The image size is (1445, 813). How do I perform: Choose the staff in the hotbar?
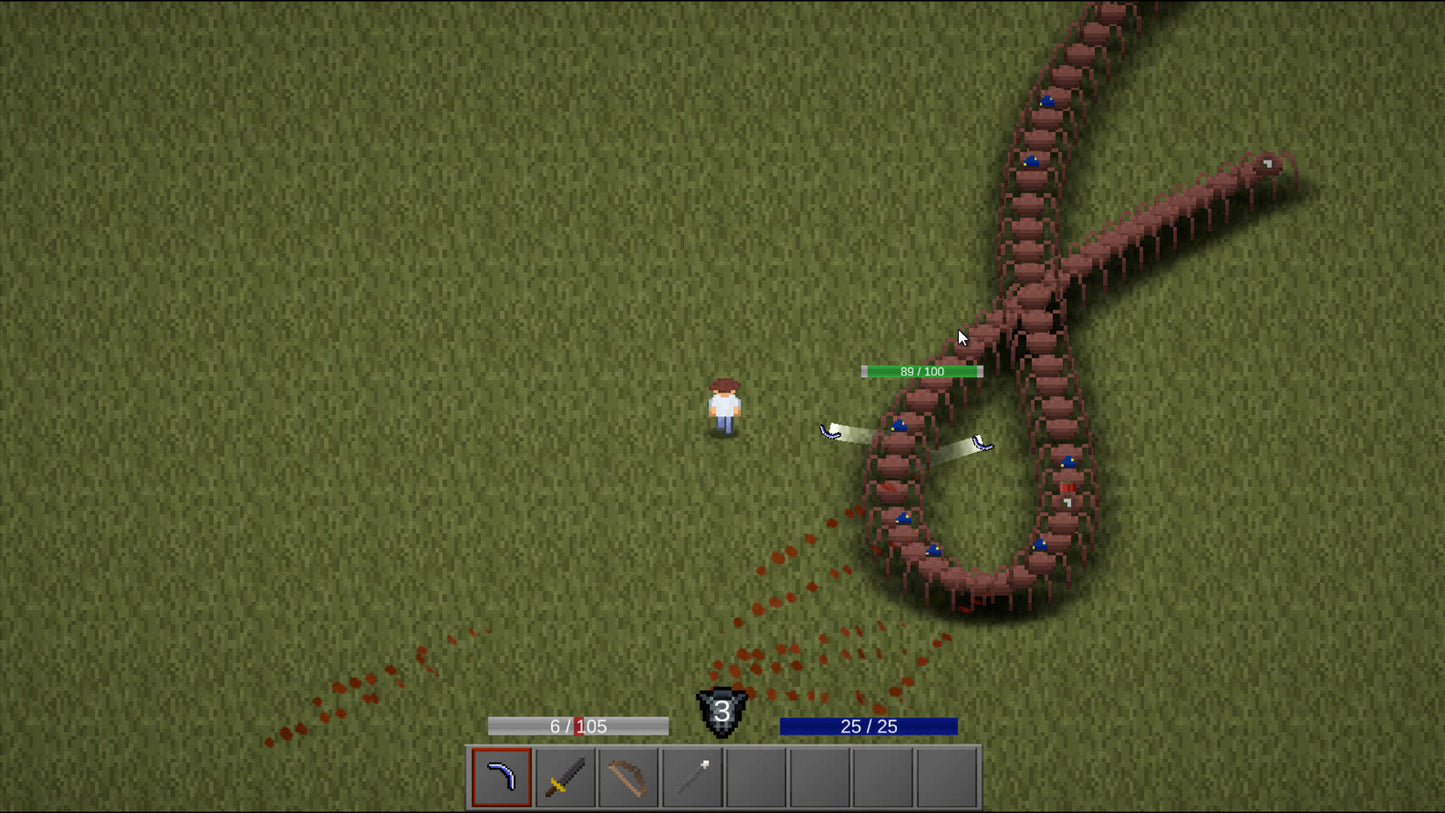point(692,777)
